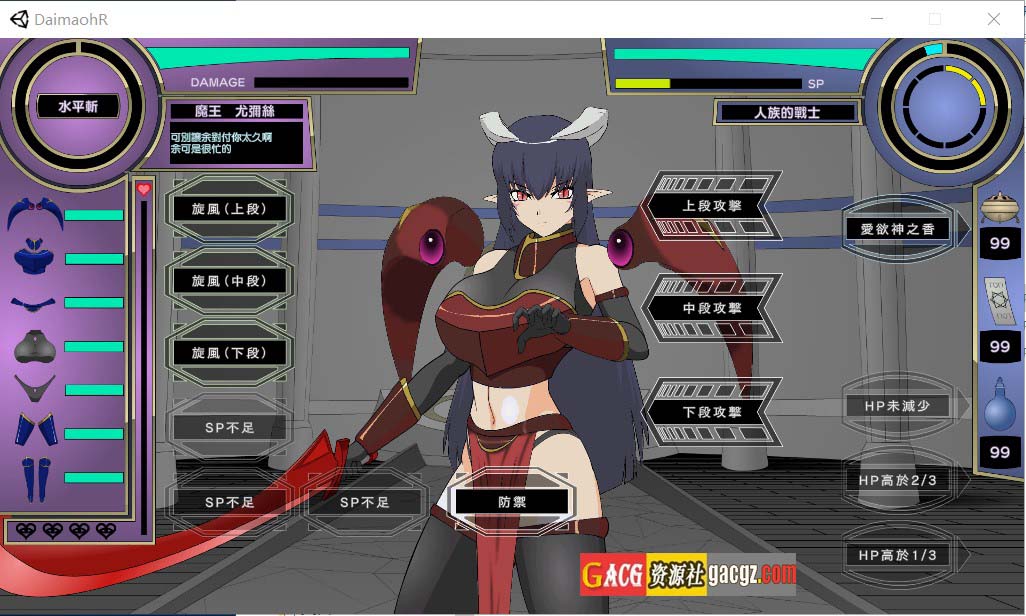Viewport: 1026px width, 616px height.
Task: Choose the 旋風(中段) attack
Action: pos(229,281)
